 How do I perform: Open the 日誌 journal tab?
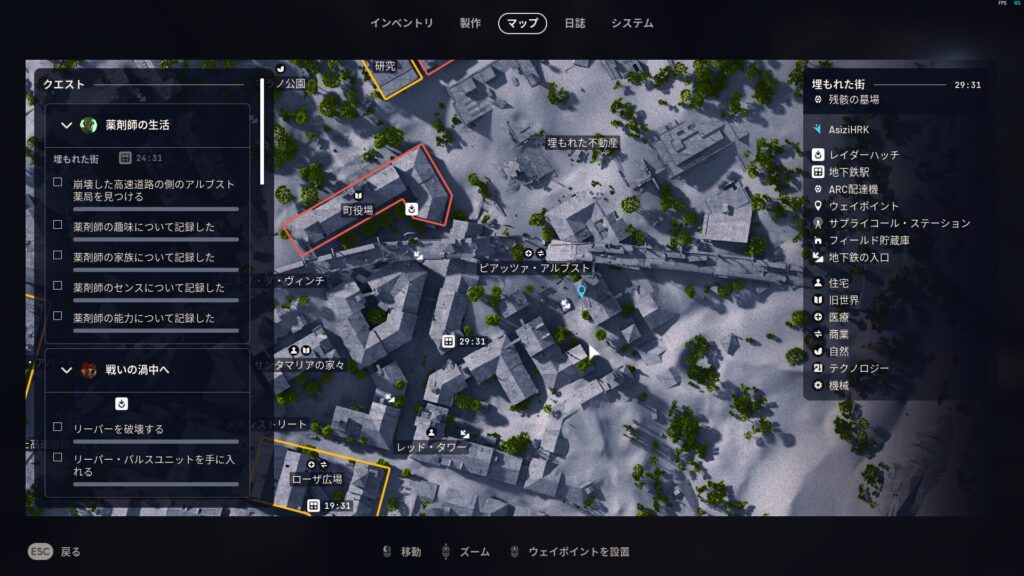pyautogui.click(x=575, y=23)
